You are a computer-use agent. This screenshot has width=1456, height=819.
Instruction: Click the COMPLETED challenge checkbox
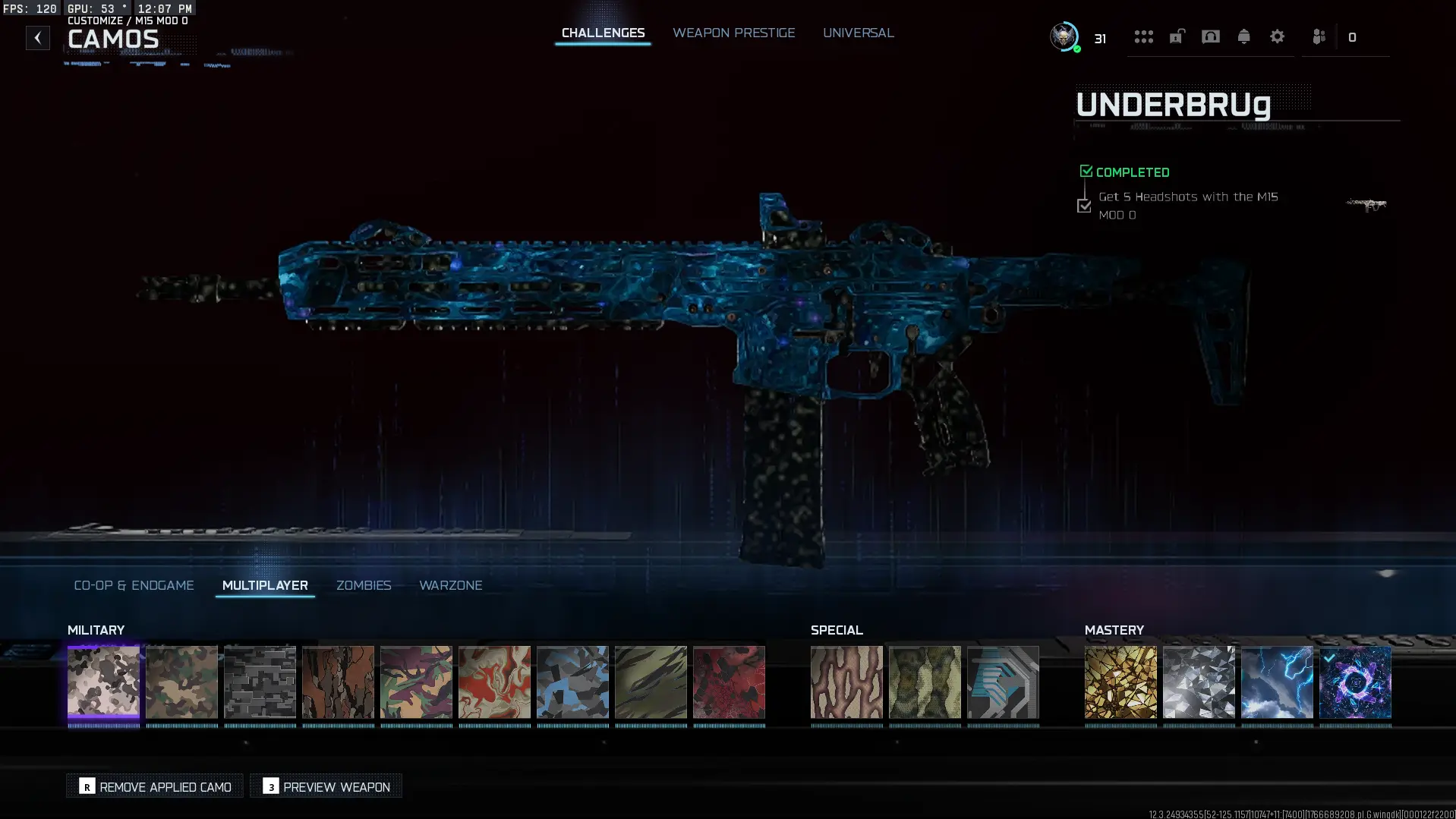[1086, 170]
